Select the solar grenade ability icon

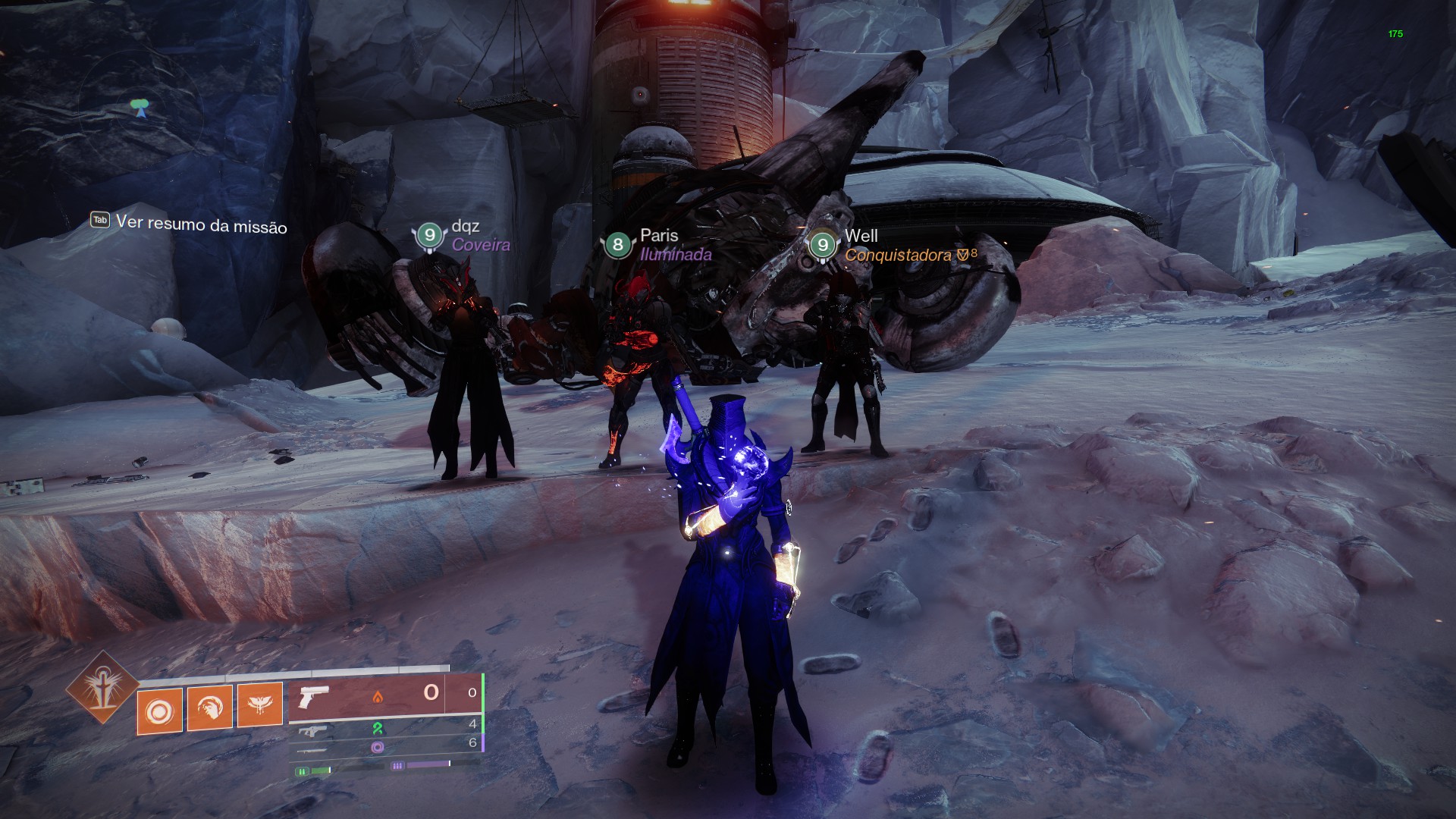coord(160,712)
